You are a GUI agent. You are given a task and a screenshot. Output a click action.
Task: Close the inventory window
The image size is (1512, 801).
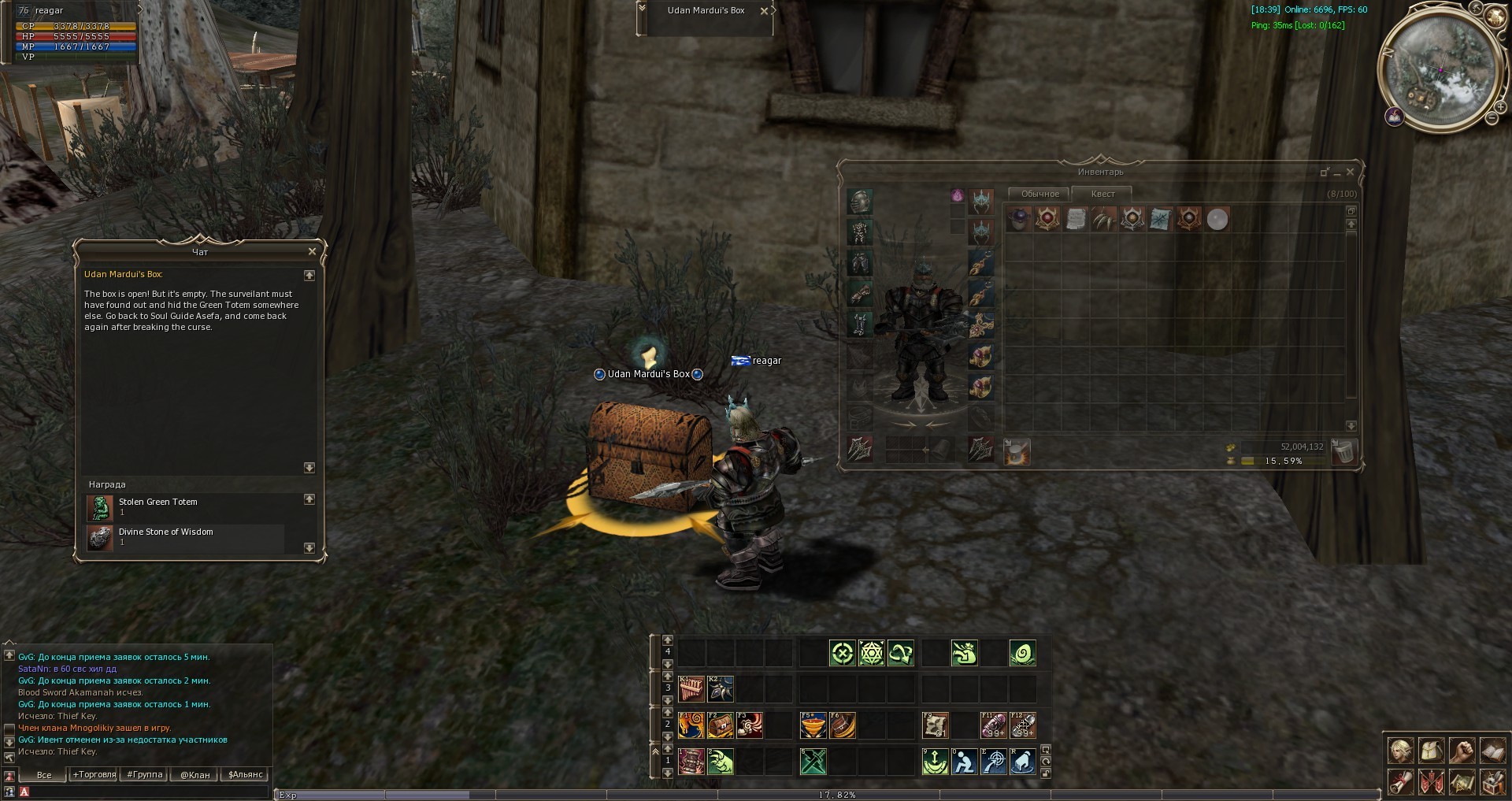[x=1350, y=172]
